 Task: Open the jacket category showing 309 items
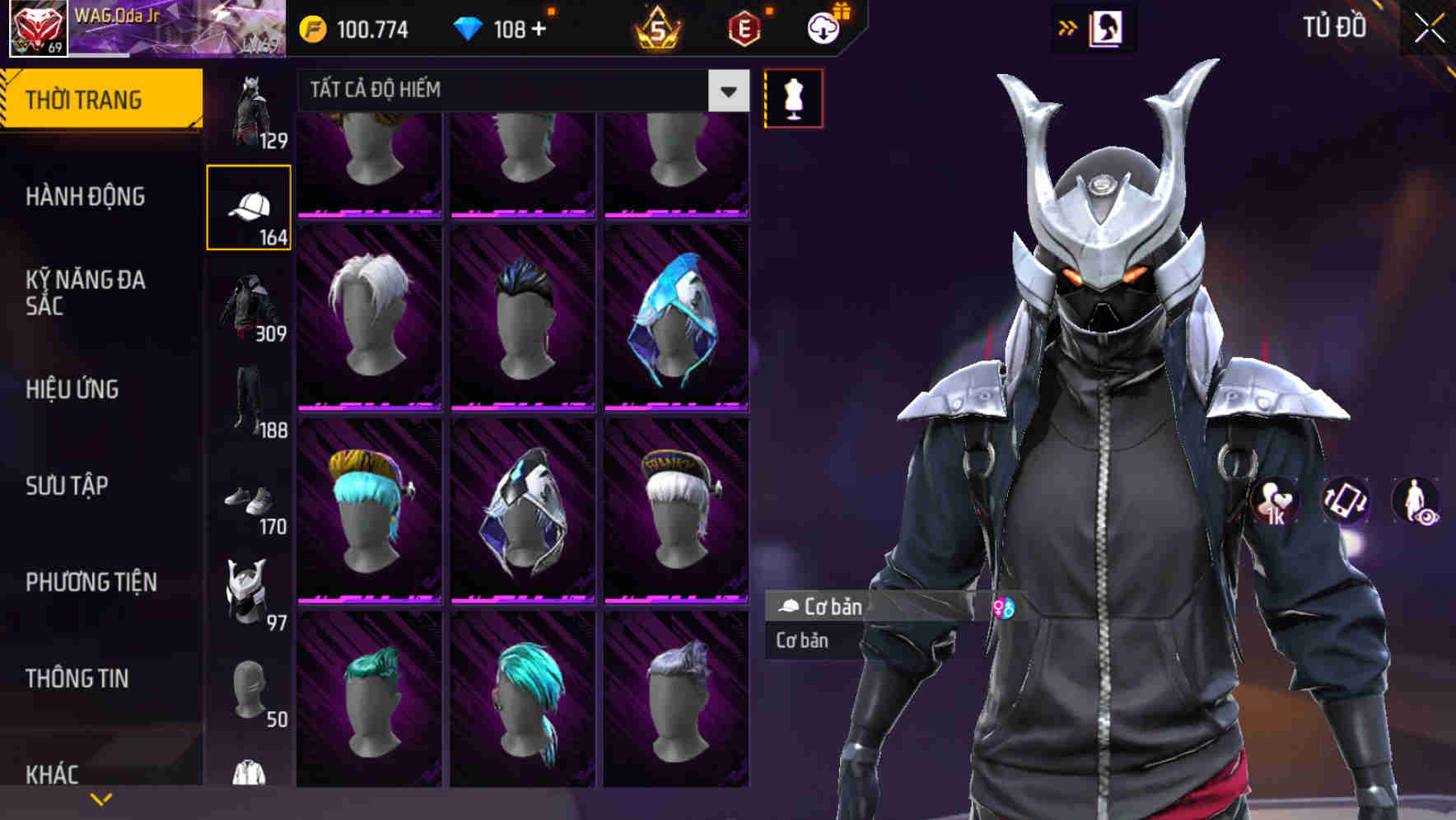point(250,305)
